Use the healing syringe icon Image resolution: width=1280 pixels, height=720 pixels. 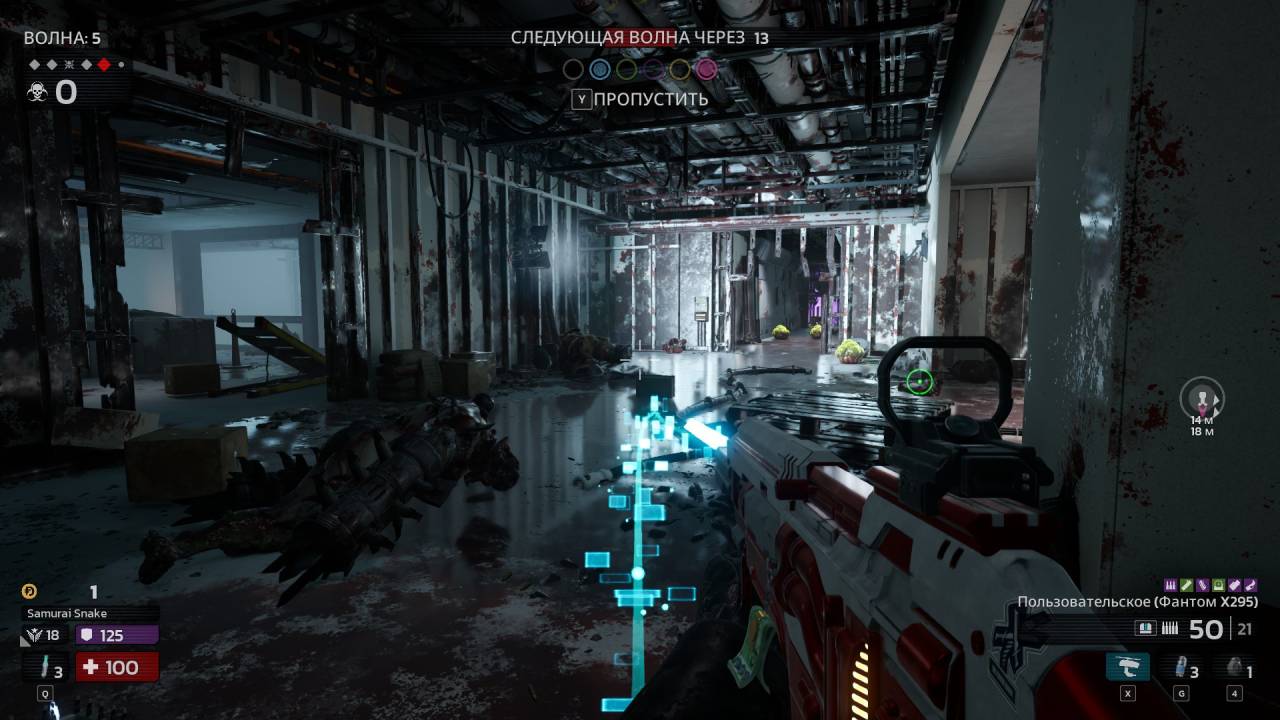pos(45,668)
